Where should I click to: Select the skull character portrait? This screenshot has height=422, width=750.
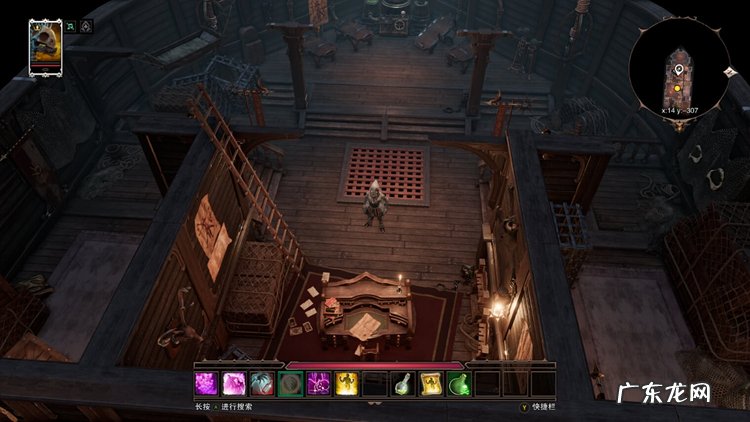point(46,47)
